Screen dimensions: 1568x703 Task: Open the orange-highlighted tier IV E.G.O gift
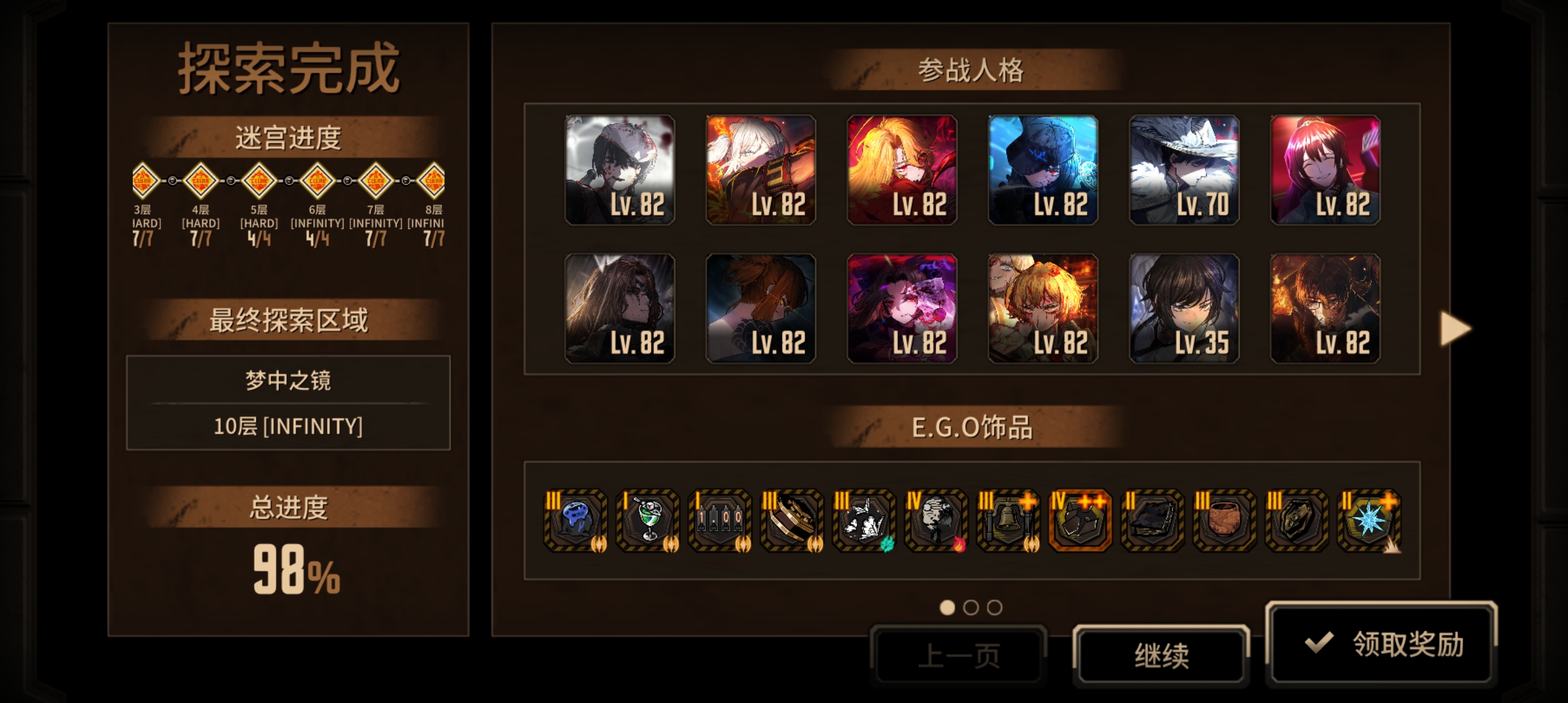tap(1080, 521)
